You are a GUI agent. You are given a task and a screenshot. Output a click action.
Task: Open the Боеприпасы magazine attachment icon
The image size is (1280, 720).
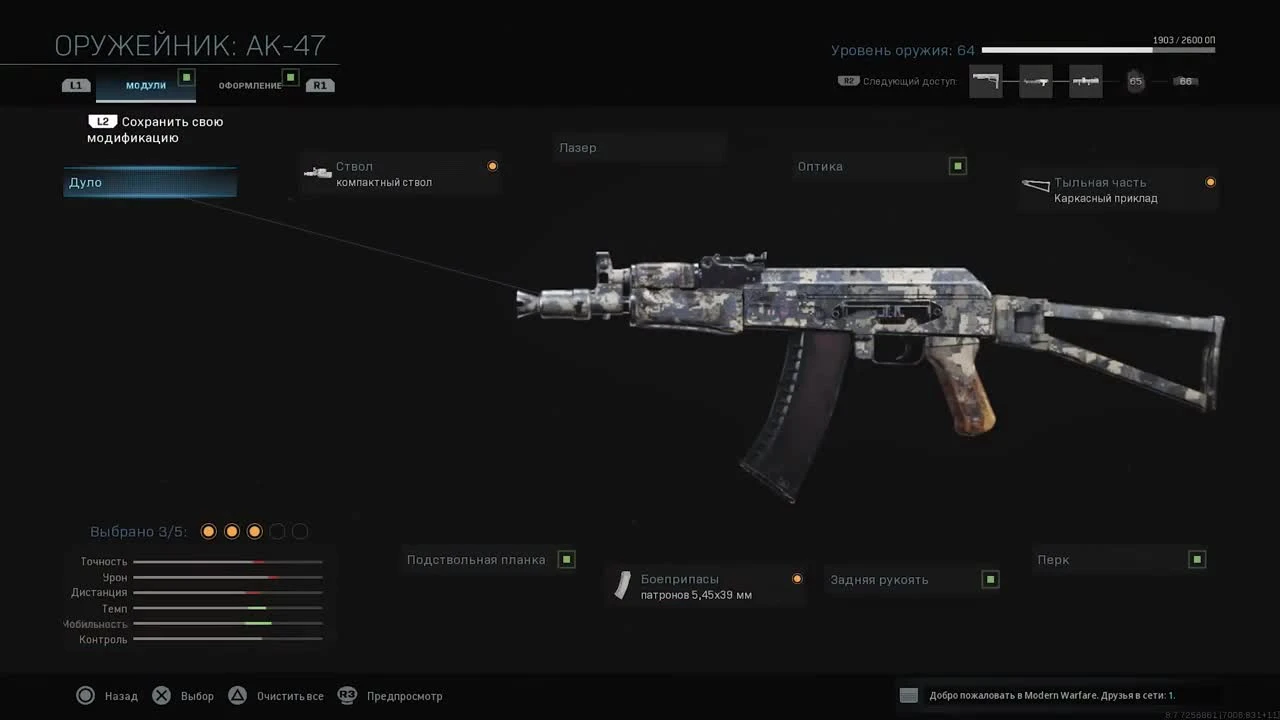(x=622, y=585)
